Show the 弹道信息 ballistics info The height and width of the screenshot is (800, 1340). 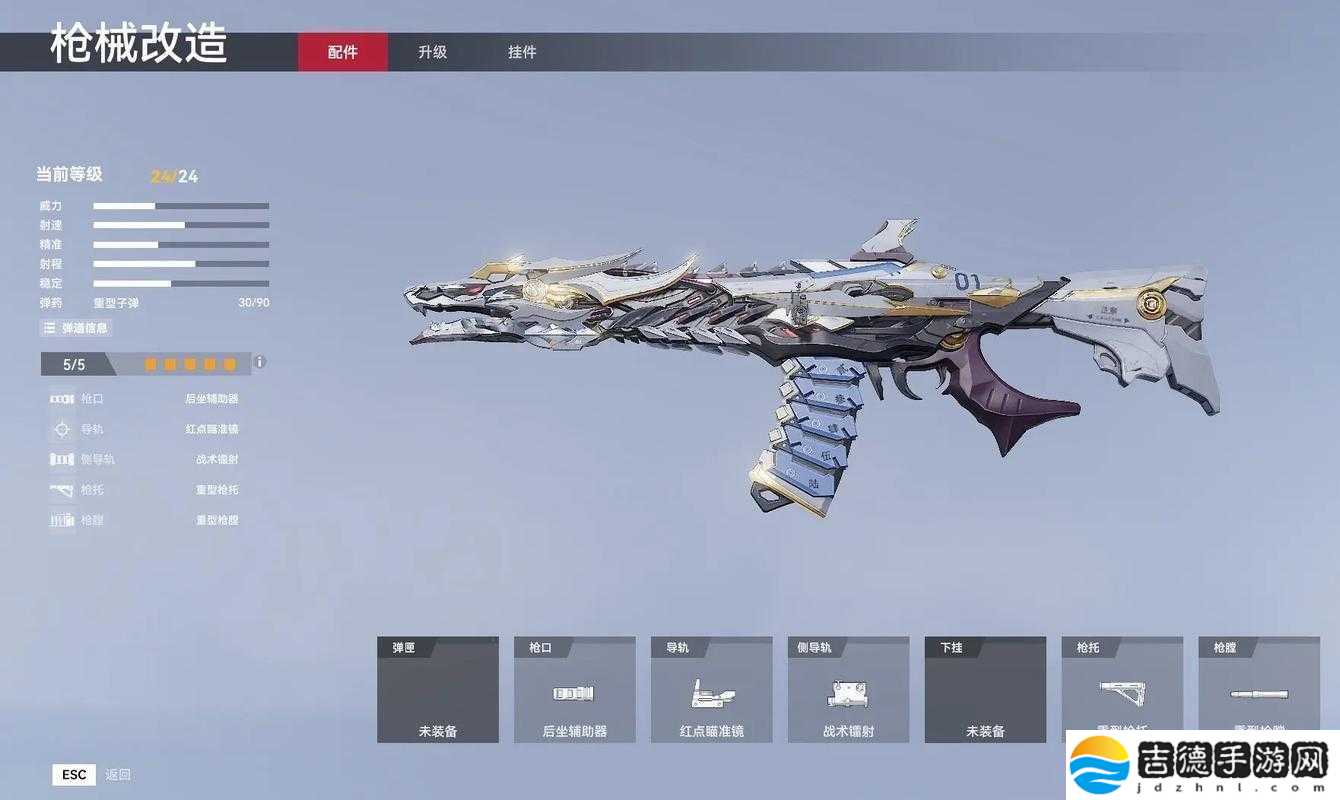(x=76, y=328)
